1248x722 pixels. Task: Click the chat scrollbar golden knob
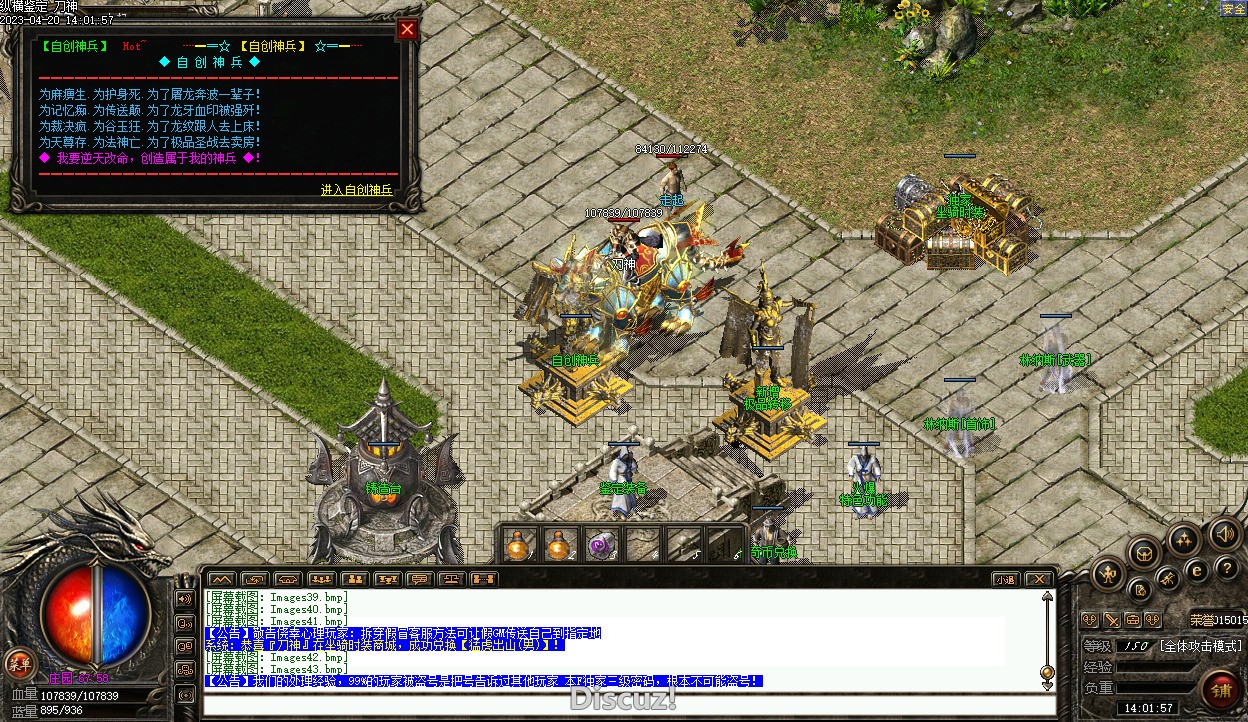pos(1047,671)
